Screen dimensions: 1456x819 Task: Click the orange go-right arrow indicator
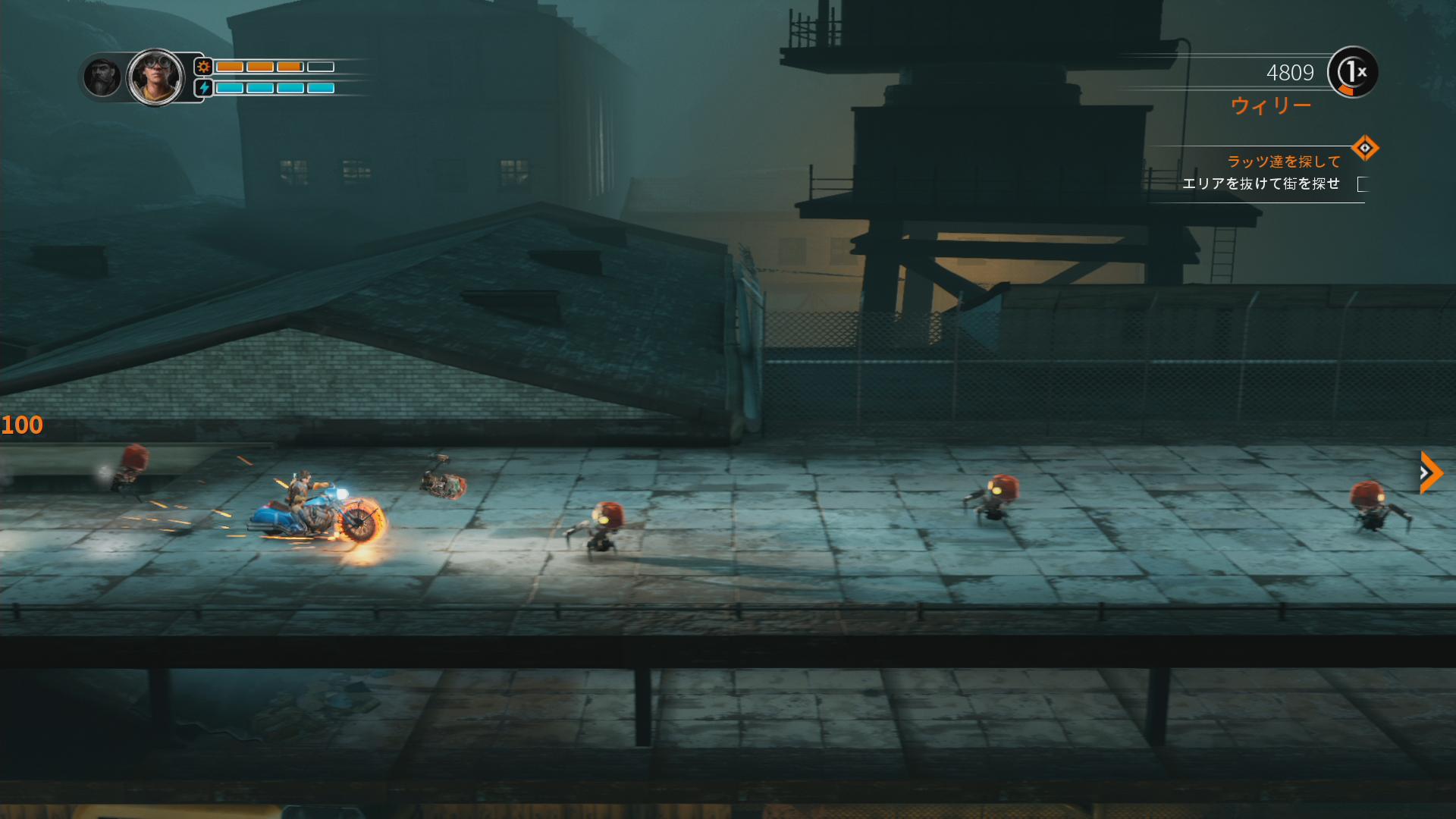pyautogui.click(x=1430, y=472)
